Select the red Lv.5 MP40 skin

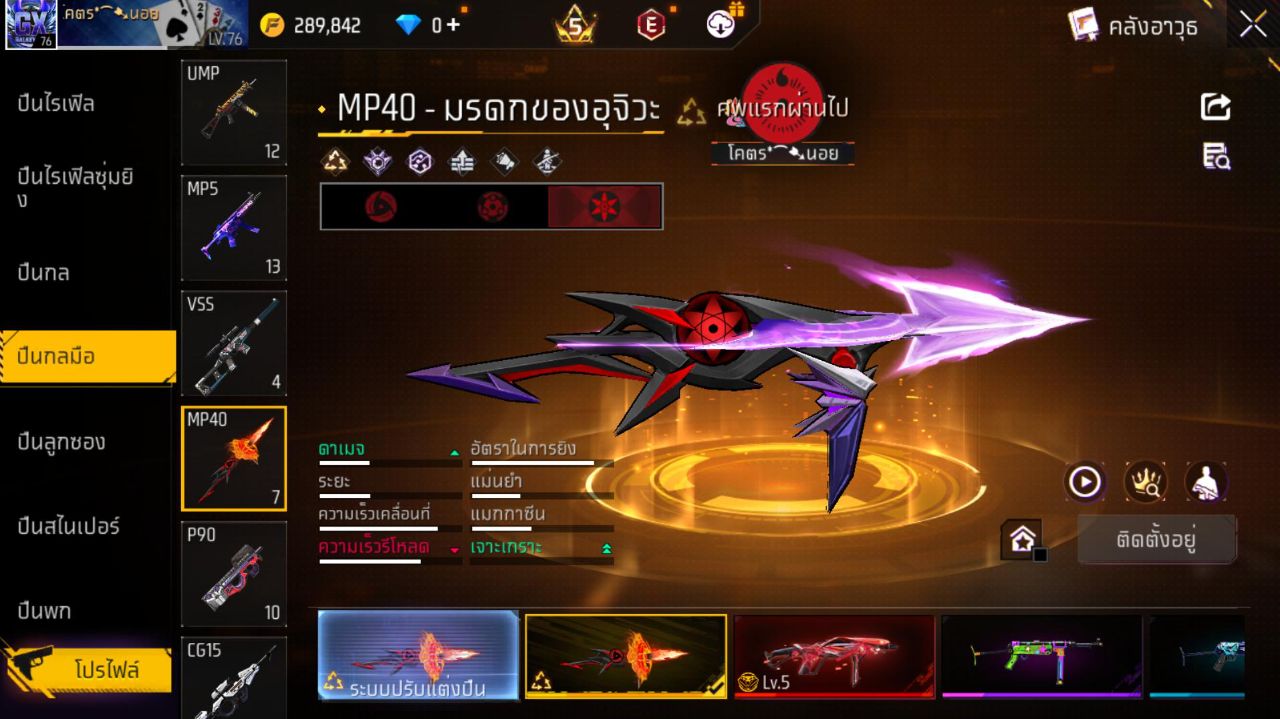pos(834,655)
